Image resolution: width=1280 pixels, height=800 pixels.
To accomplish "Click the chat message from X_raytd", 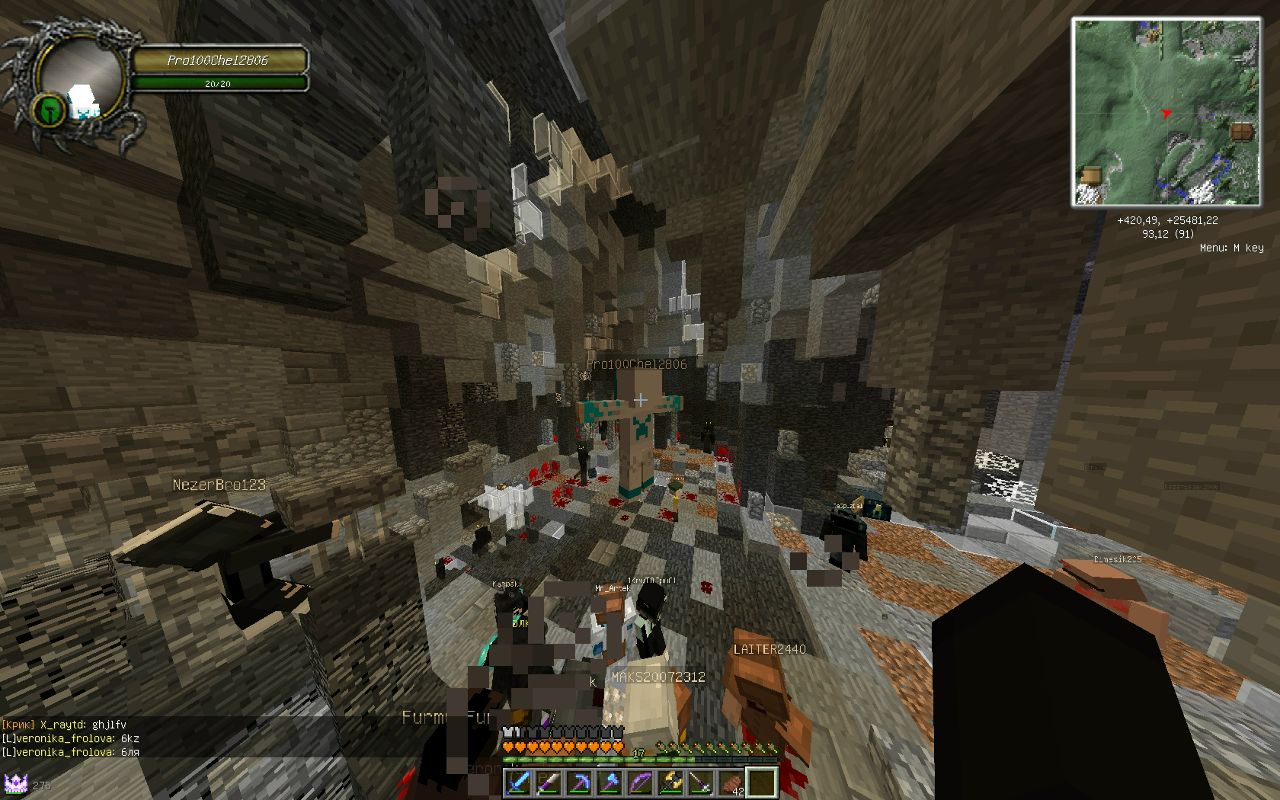I will 70,724.
